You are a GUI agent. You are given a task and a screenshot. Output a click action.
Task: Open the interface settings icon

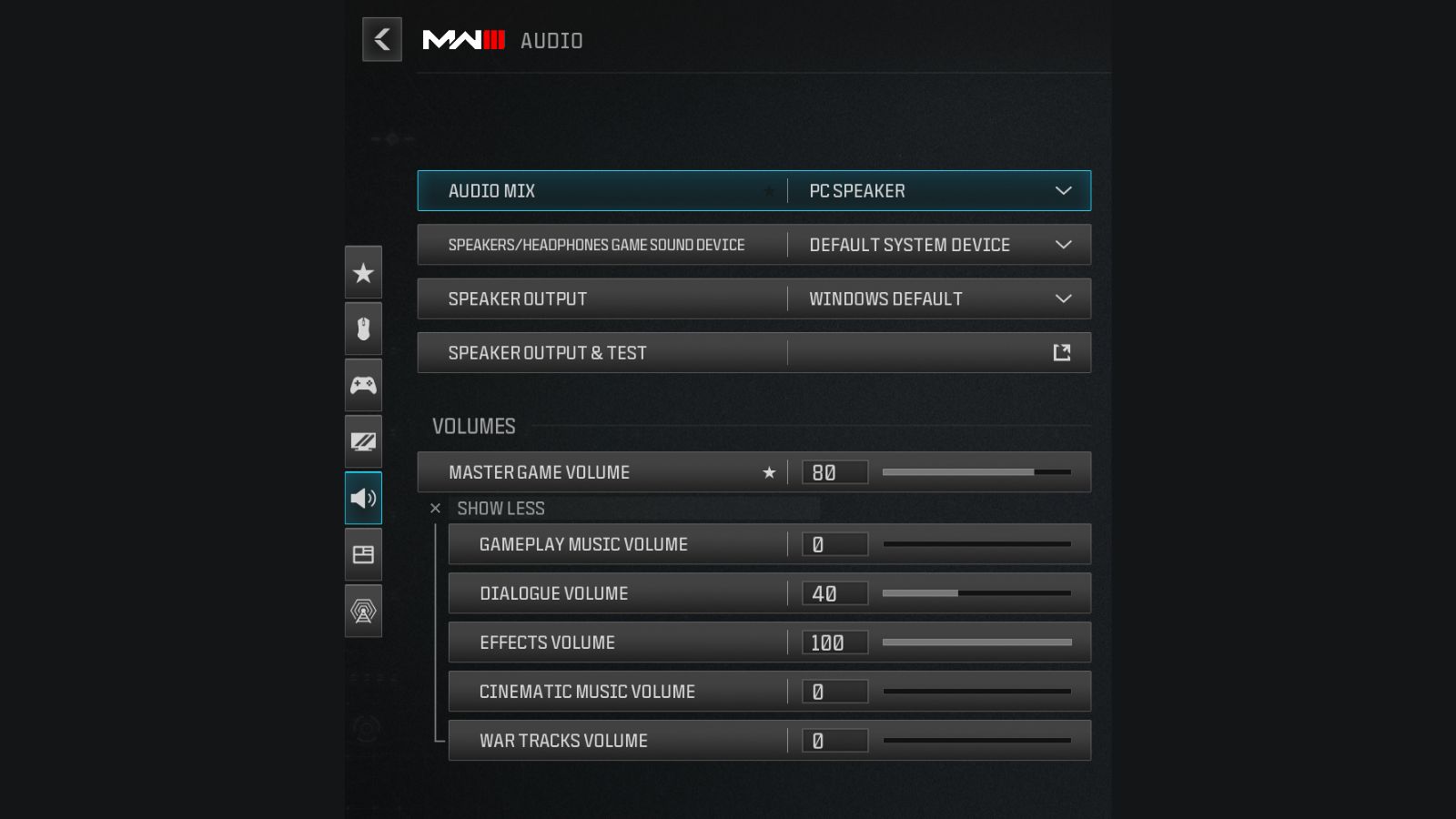tap(363, 554)
